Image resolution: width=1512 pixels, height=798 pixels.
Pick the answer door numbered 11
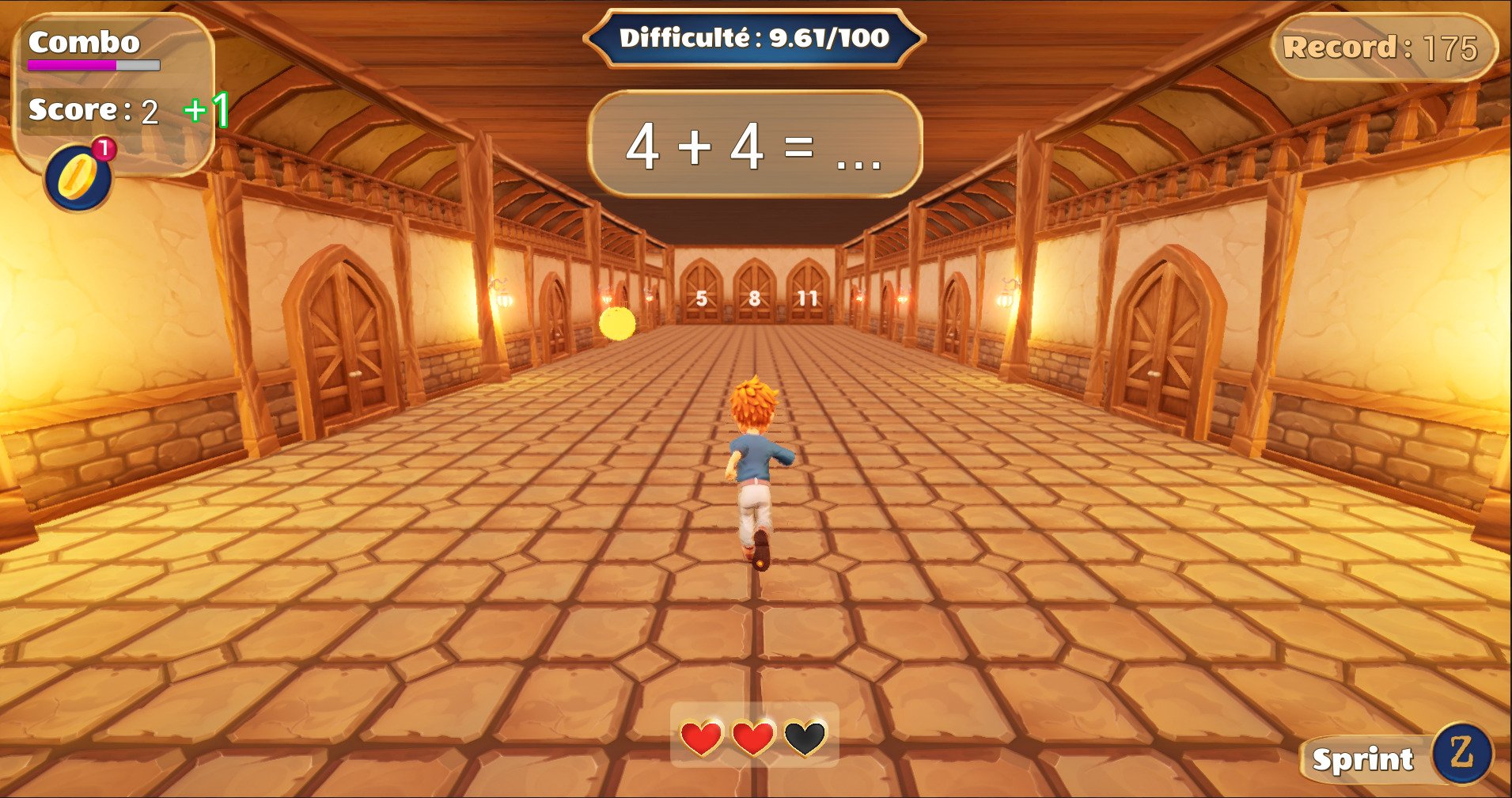coord(807,294)
